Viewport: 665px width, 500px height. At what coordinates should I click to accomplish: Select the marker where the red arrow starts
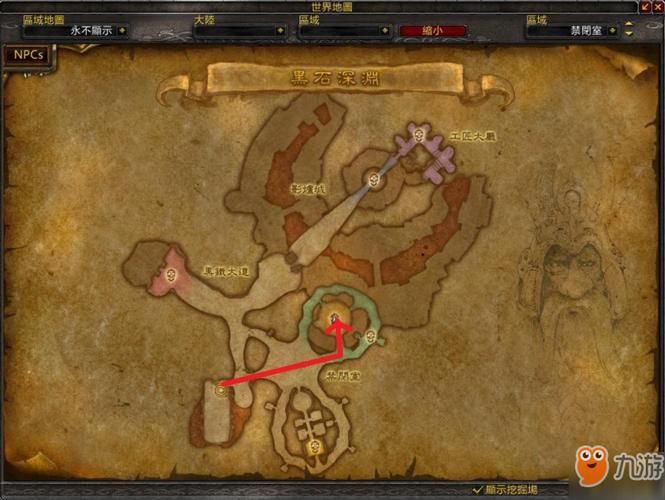[219, 390]
